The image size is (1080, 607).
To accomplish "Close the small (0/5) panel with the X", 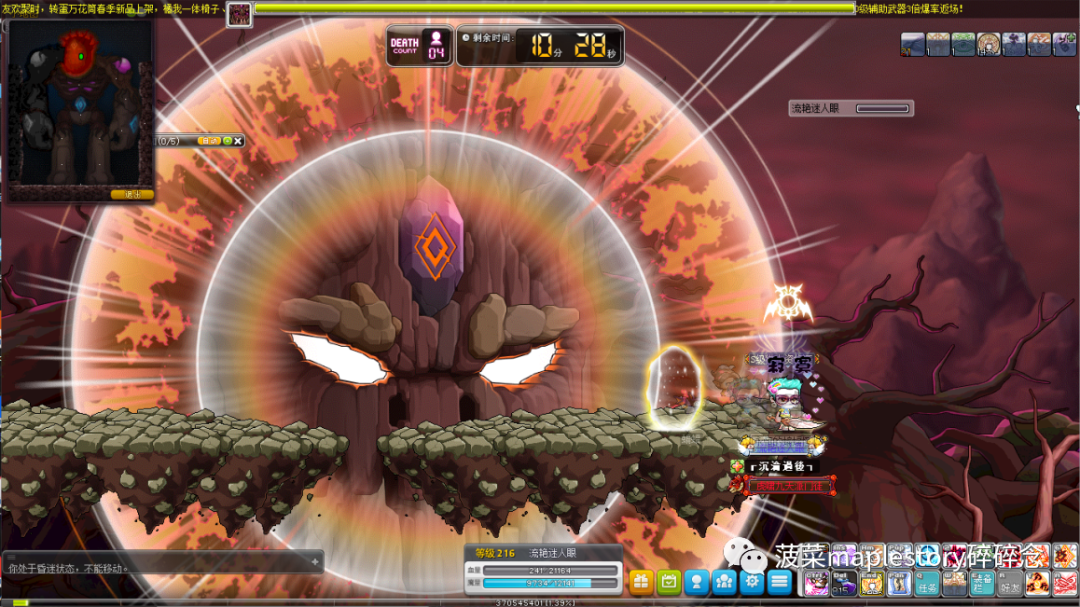I will tap(239, 141).
